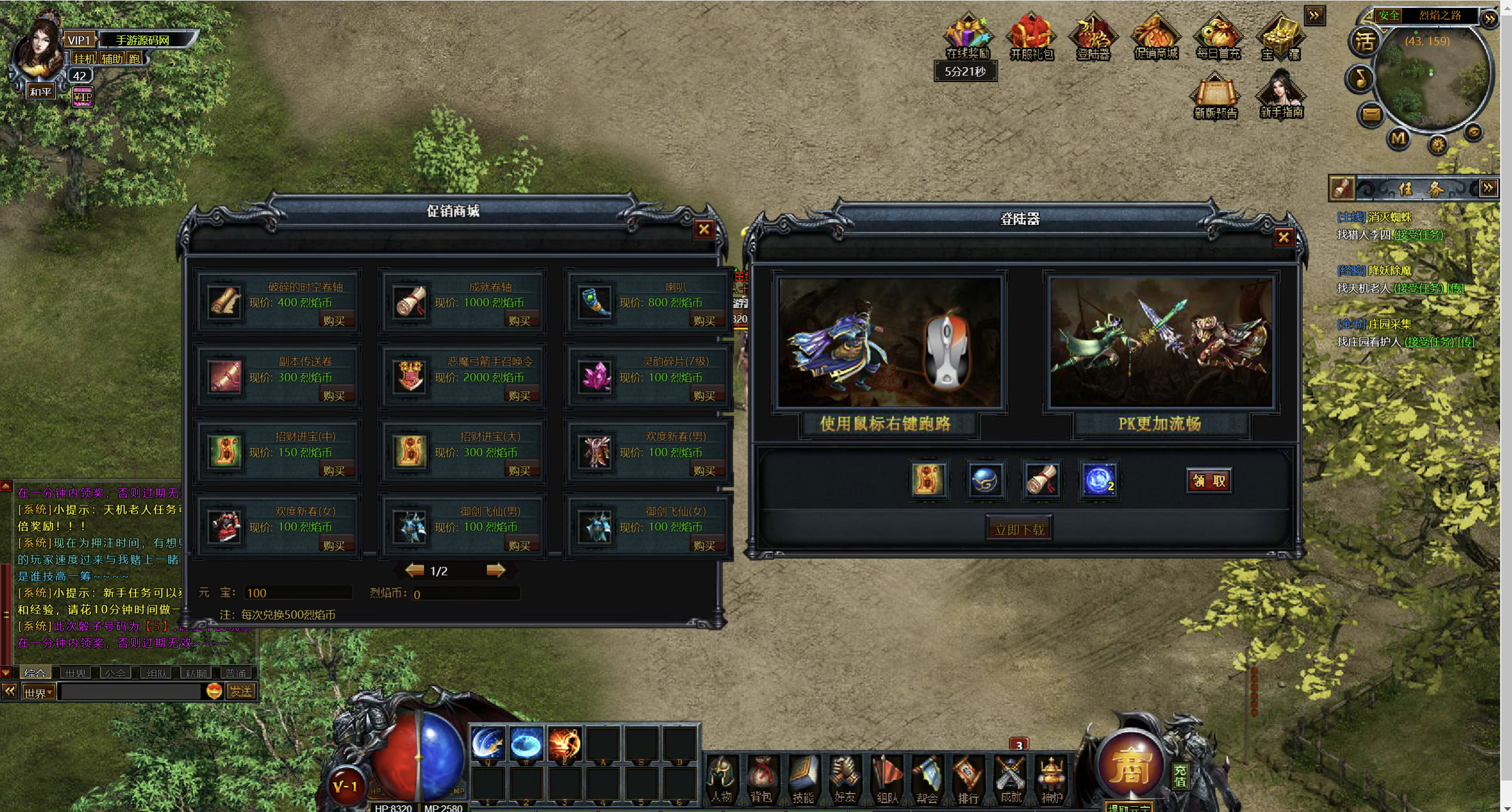Open the 技能 skills panel
The width and height of the screenshot is (1512, 812).
coord(803,779)
